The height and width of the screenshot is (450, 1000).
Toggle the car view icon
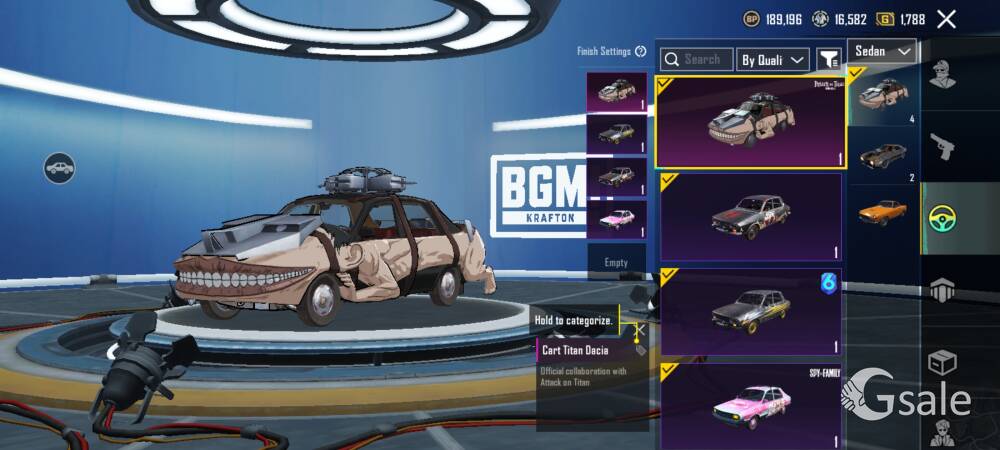coord(60,167)
